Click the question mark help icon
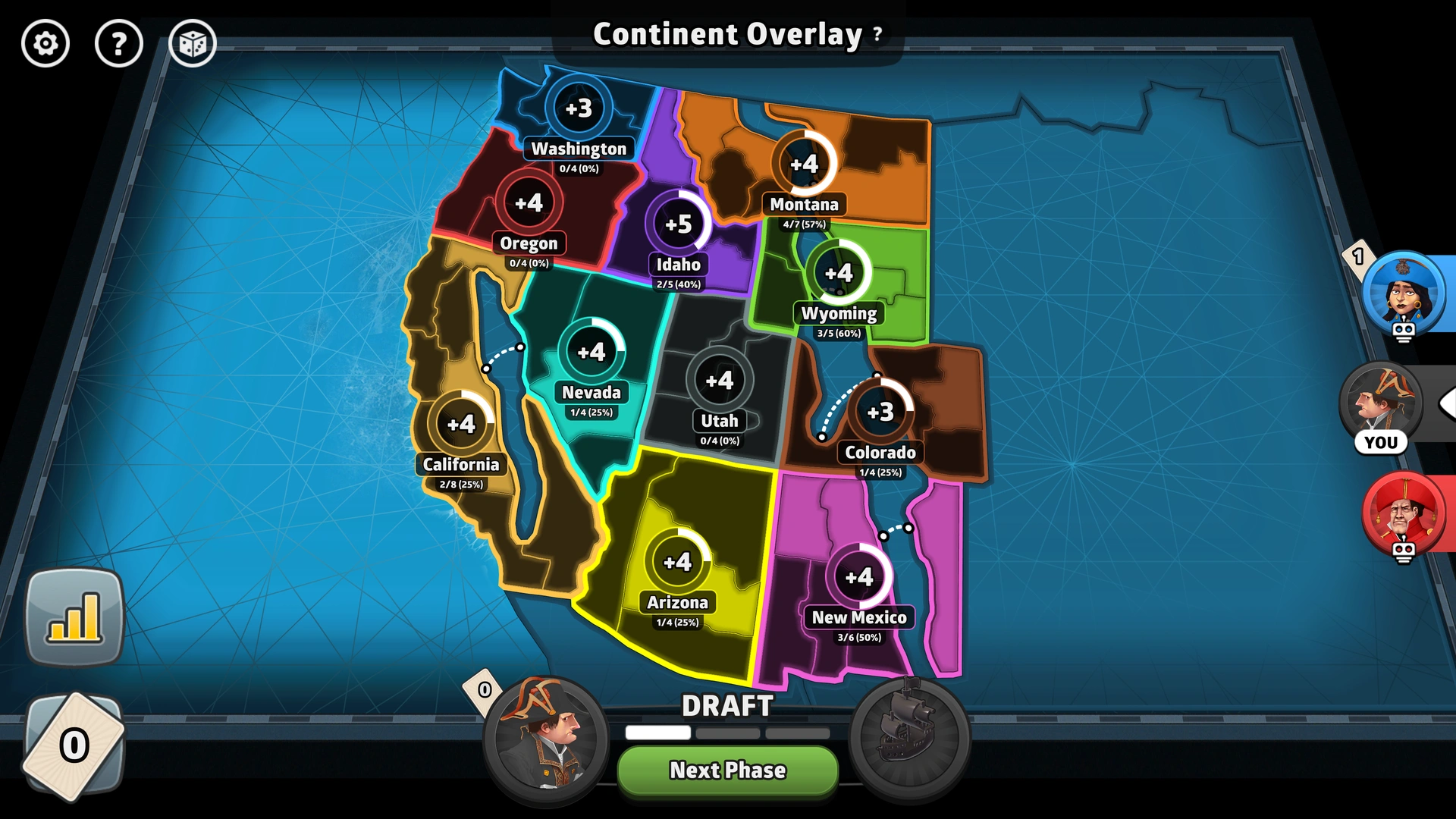 118,43
